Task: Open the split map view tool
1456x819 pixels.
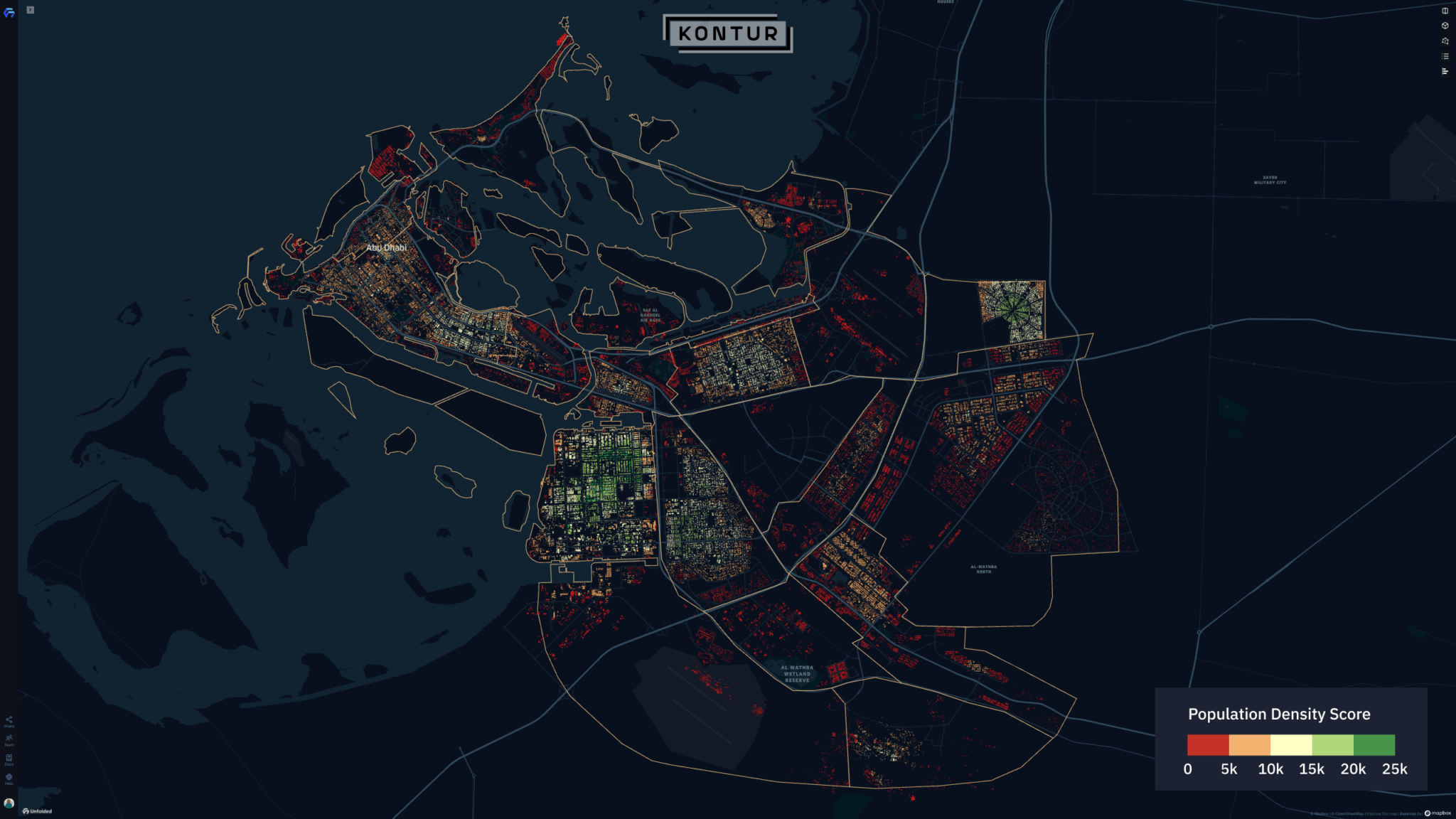Action: [x=1445, y=10]
